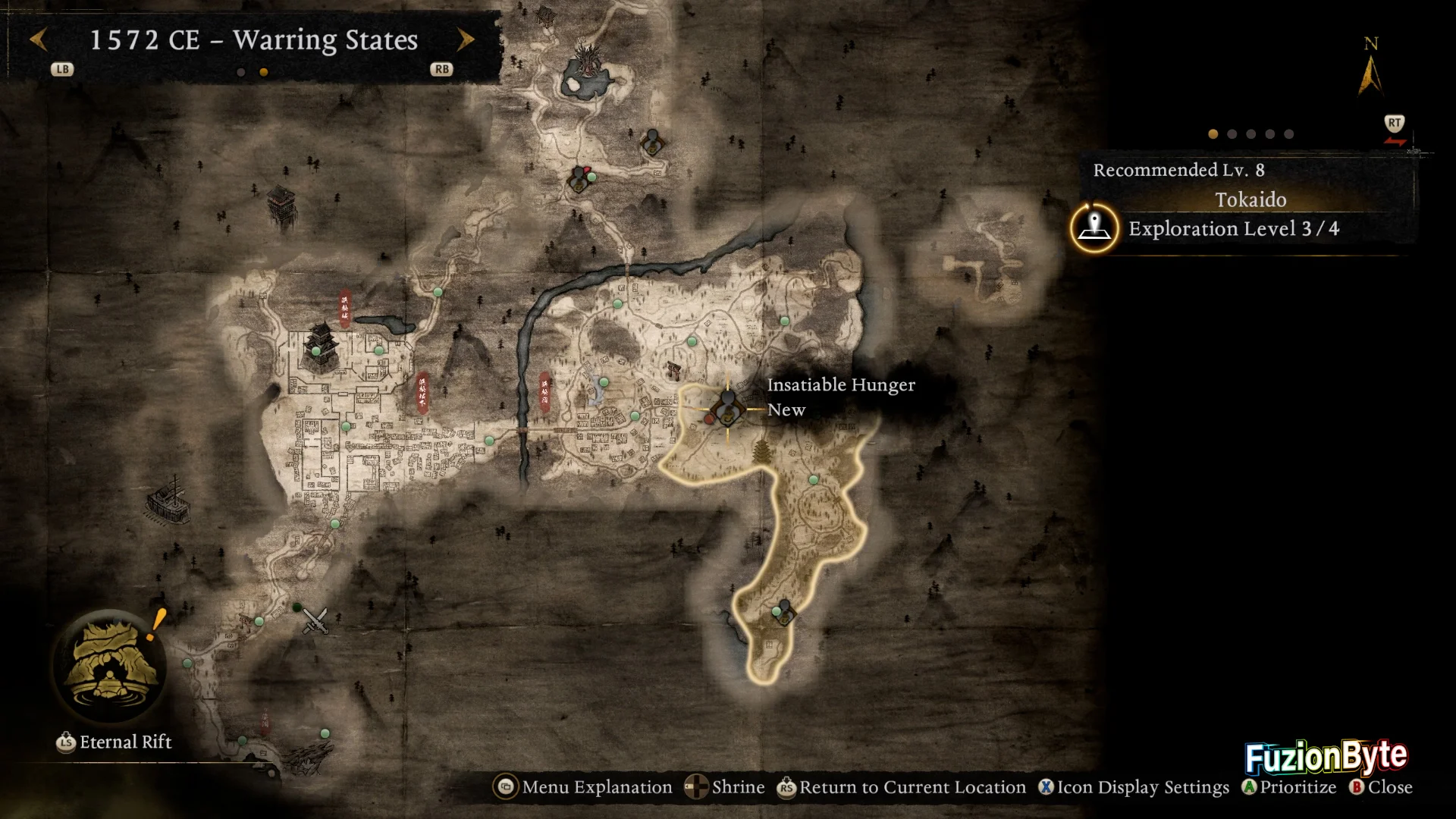Select the Insatiable Hunger mission marker

(x=728, y=409)
